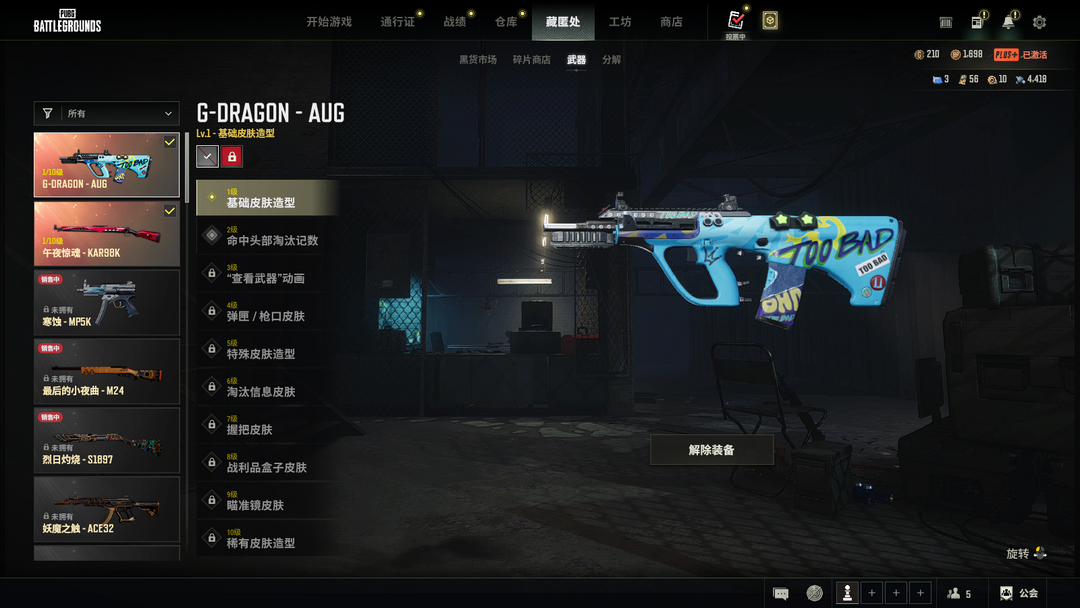Image resolution: width=1080 pixels, height=608 pixels.
Task: Switch to the 碎片商店 sub-tab
Action: tap(532, 60)
